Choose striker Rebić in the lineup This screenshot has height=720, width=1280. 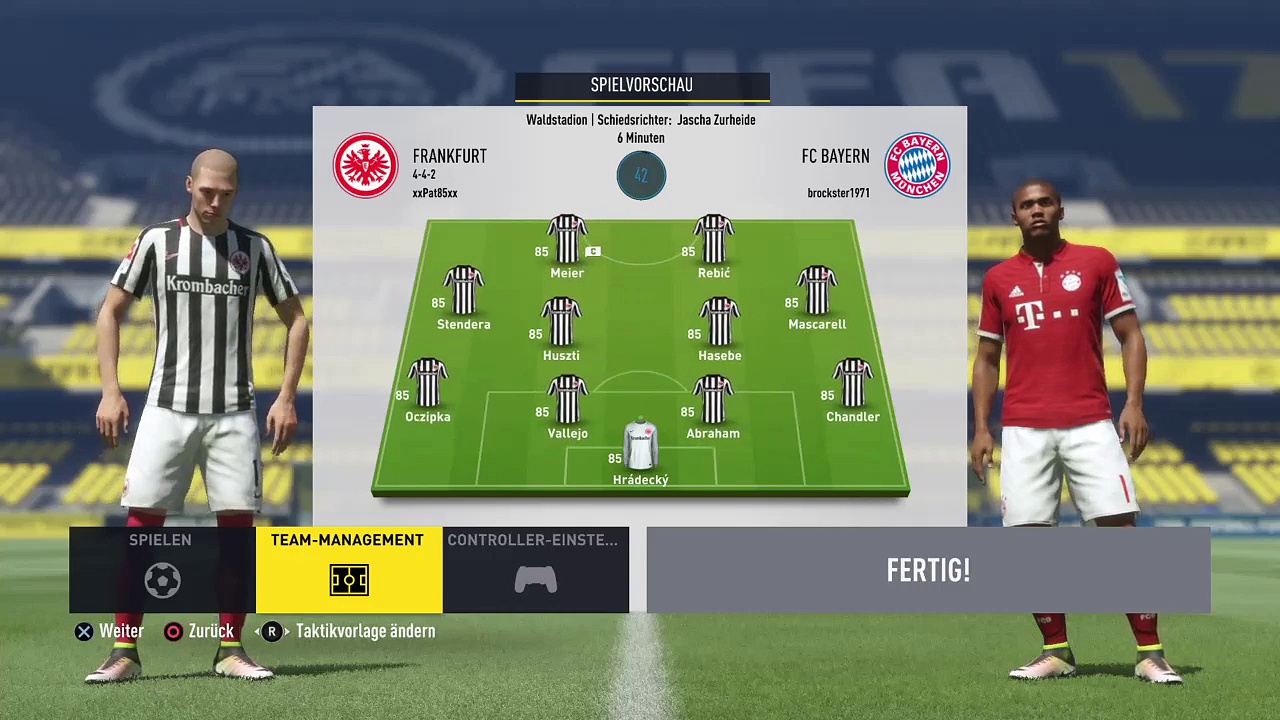pos(714,240)
